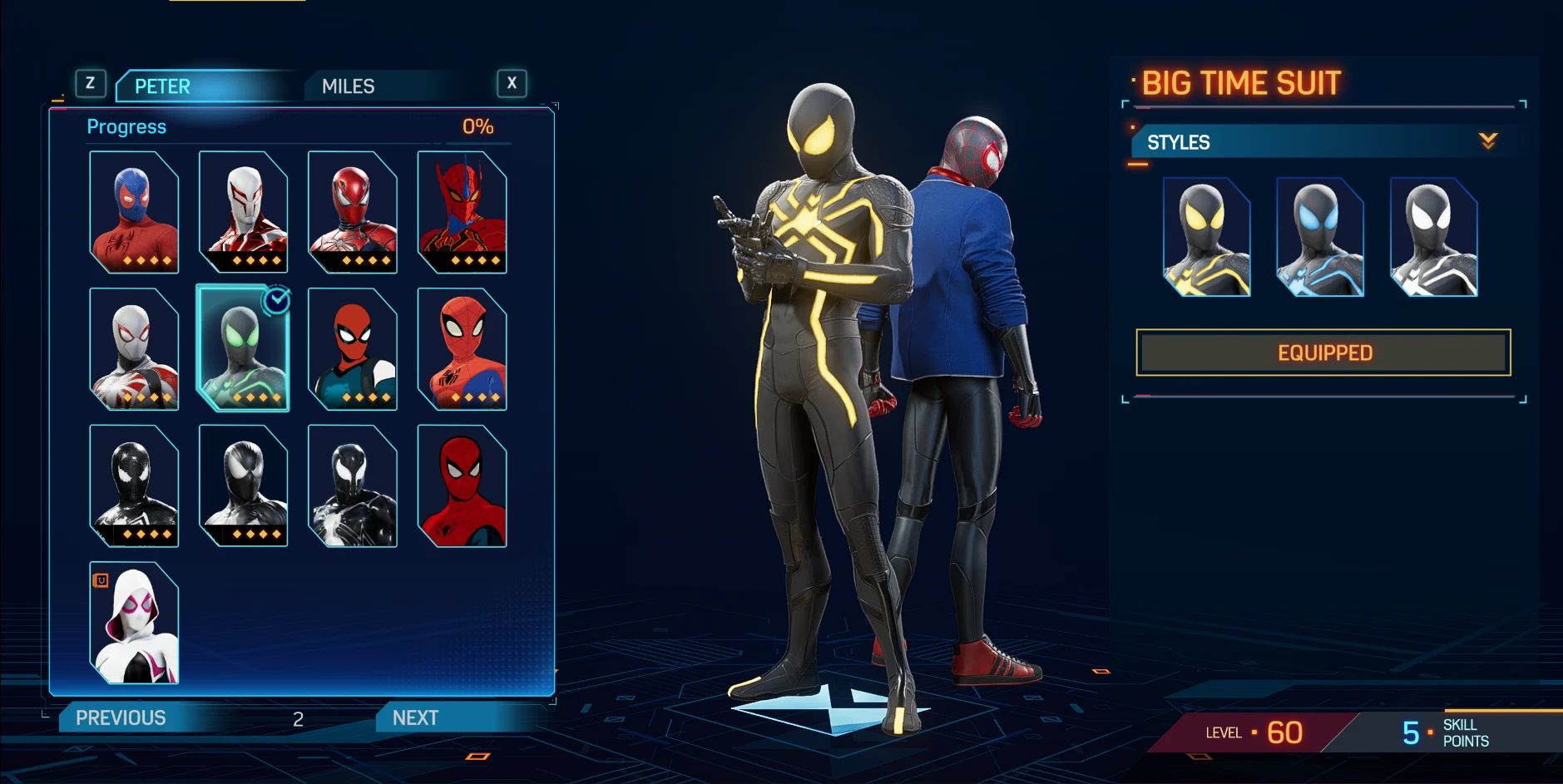Screen dimensions: 1563x784
Task: Choose the blue Big Time suit style
Action: [1320, 238]
